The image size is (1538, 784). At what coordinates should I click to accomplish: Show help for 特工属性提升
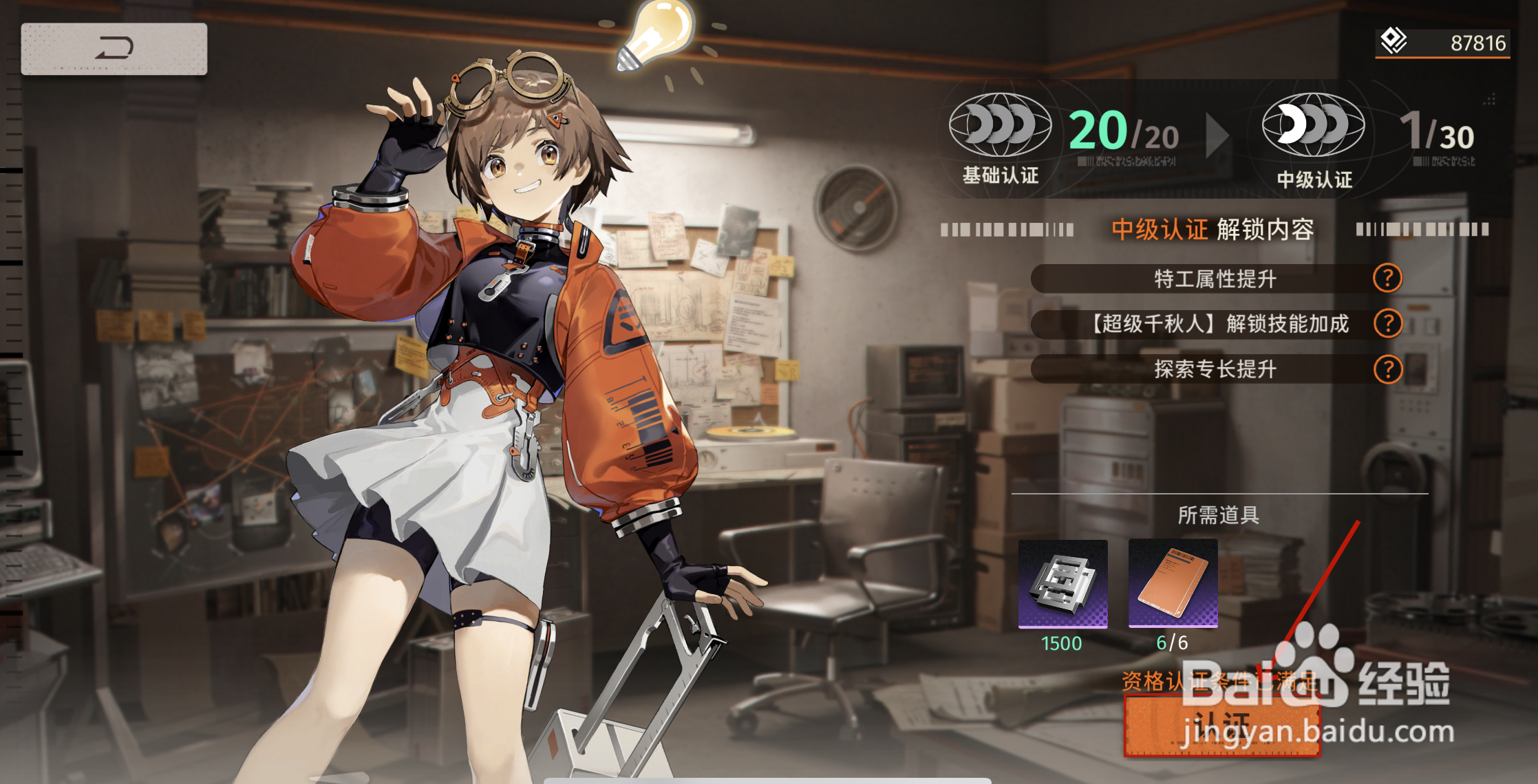(x=1387, y=279)
